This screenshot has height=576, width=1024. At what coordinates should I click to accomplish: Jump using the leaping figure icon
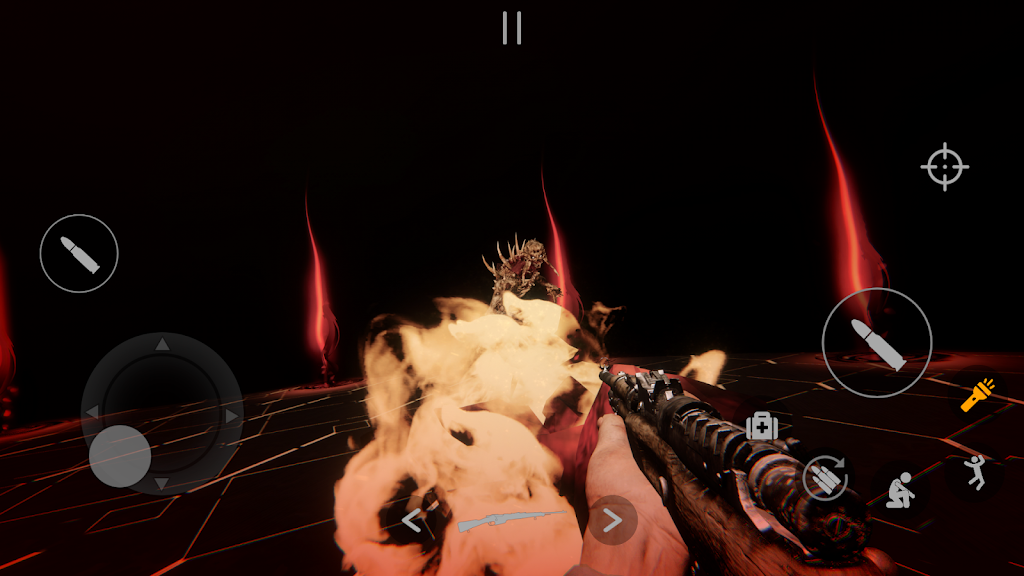pos(973,472)
